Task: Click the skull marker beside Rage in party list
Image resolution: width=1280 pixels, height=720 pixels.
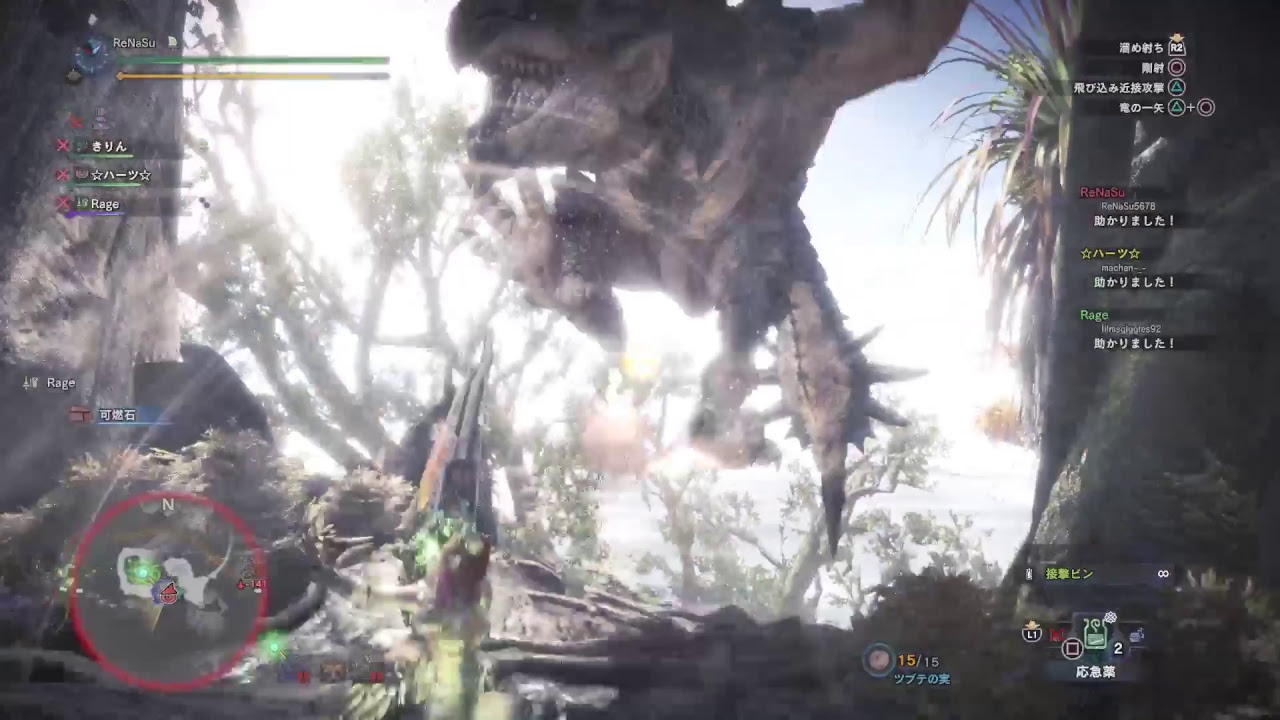Action: point(62,203)
